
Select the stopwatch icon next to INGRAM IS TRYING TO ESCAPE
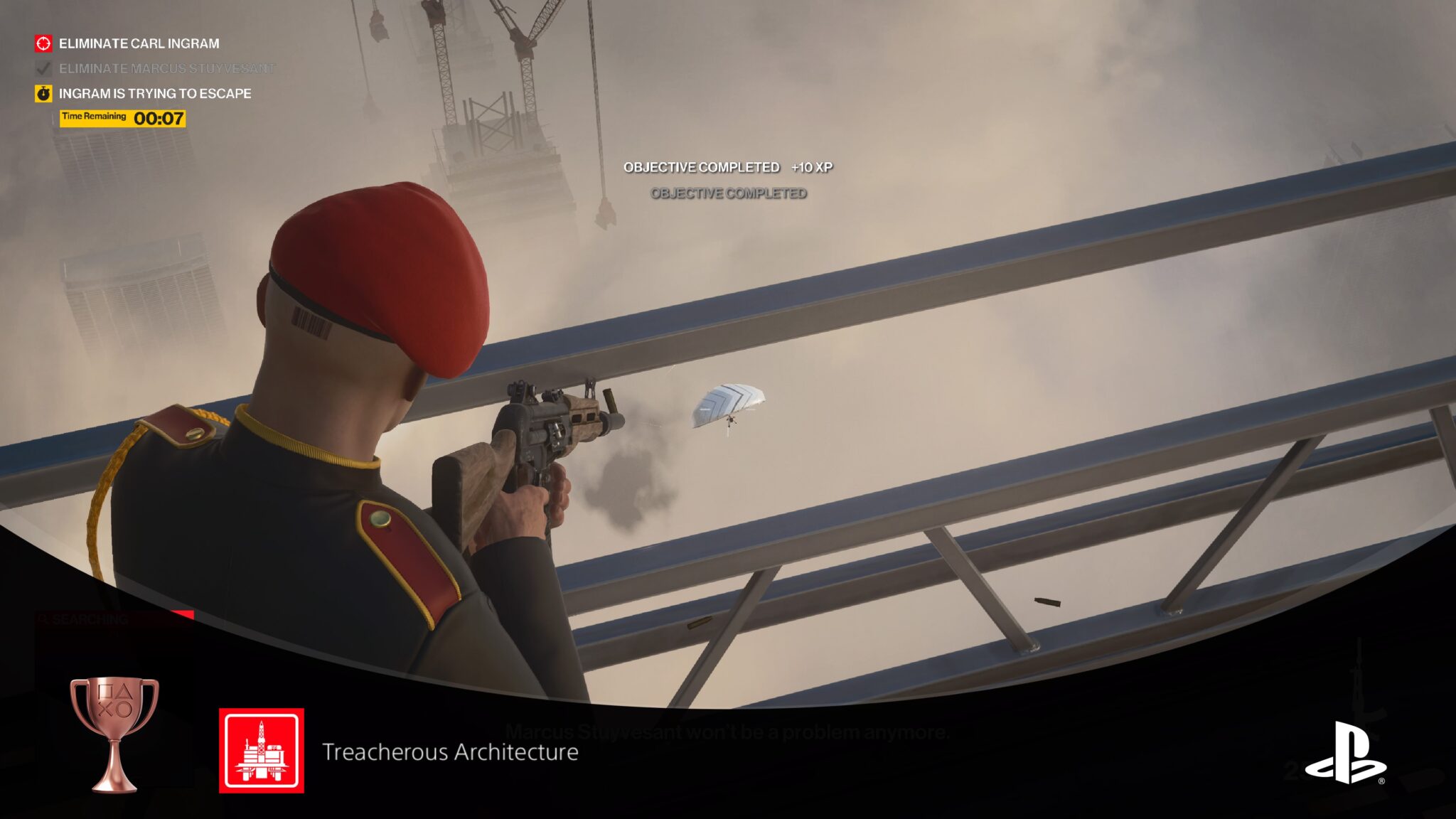43,92
